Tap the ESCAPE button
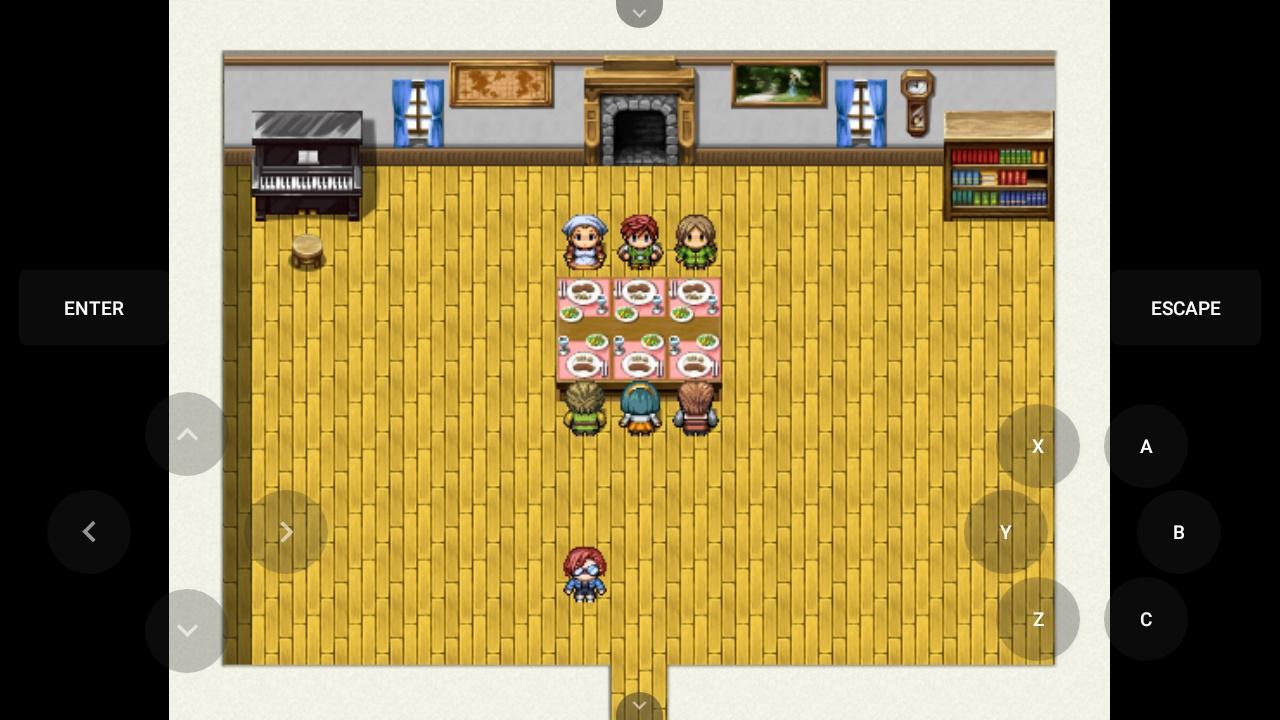This screenshot has height=720, width=1280. (1185, 308)
